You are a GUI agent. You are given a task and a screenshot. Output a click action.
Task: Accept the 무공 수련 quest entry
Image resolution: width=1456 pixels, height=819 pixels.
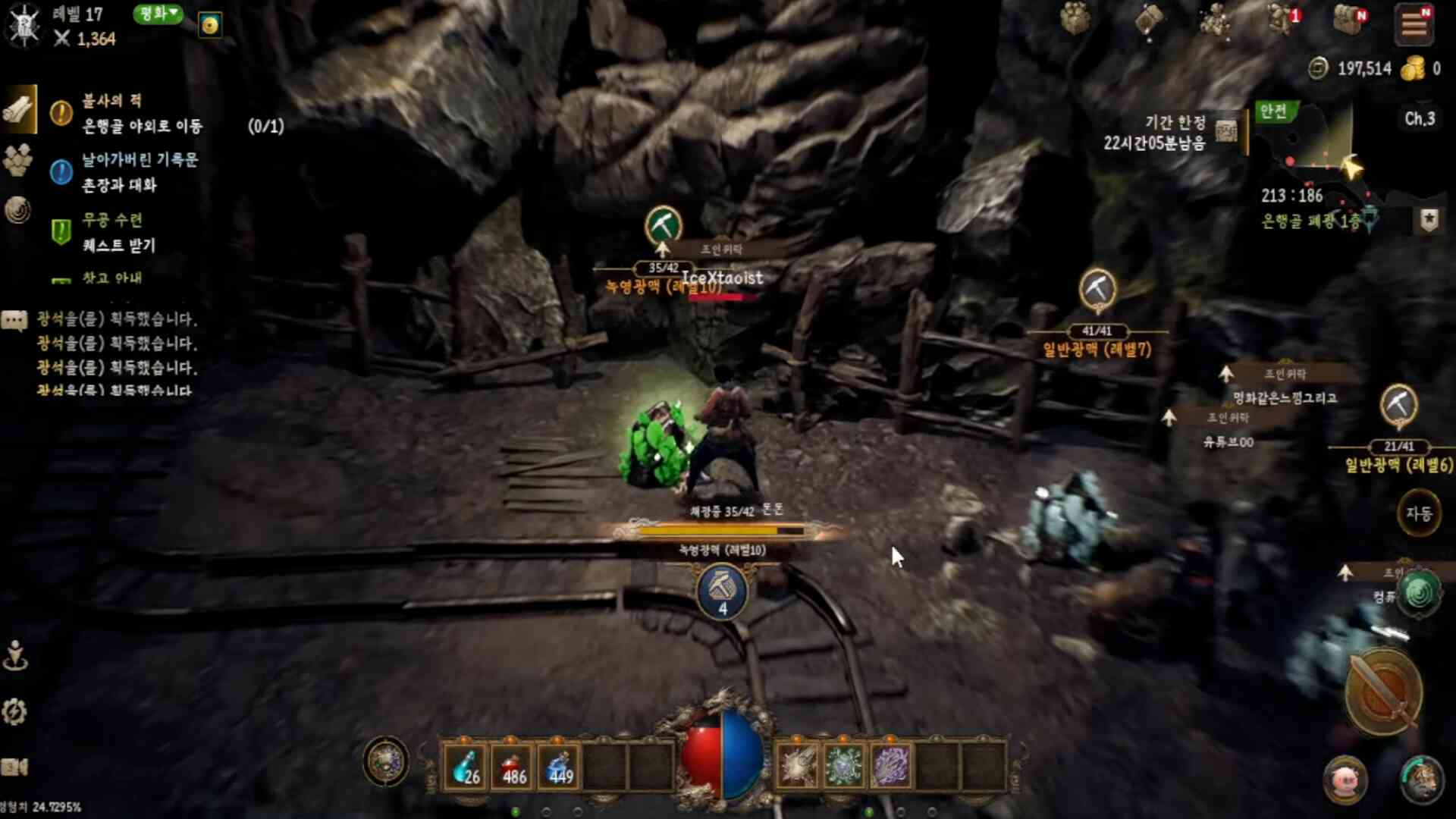pyautogui.click(x=118, y=233)
